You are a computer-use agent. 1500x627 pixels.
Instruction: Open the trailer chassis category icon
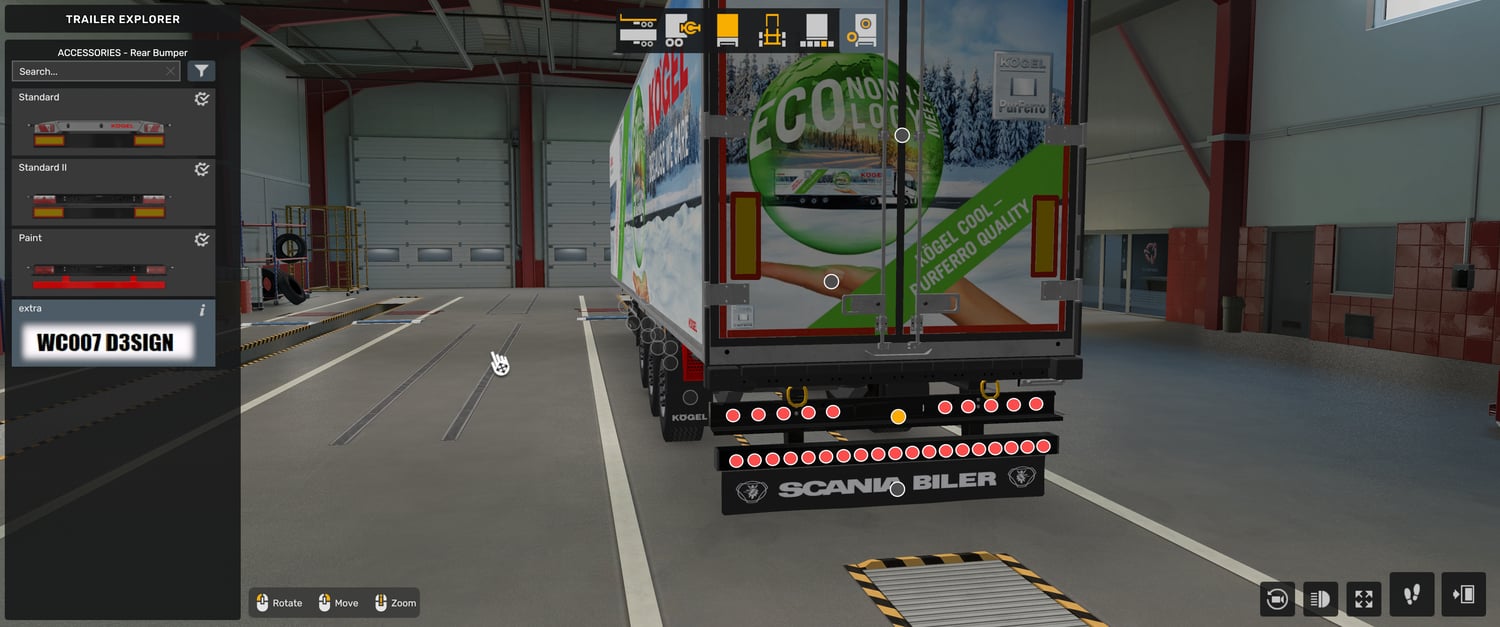(x=637, y=29)
